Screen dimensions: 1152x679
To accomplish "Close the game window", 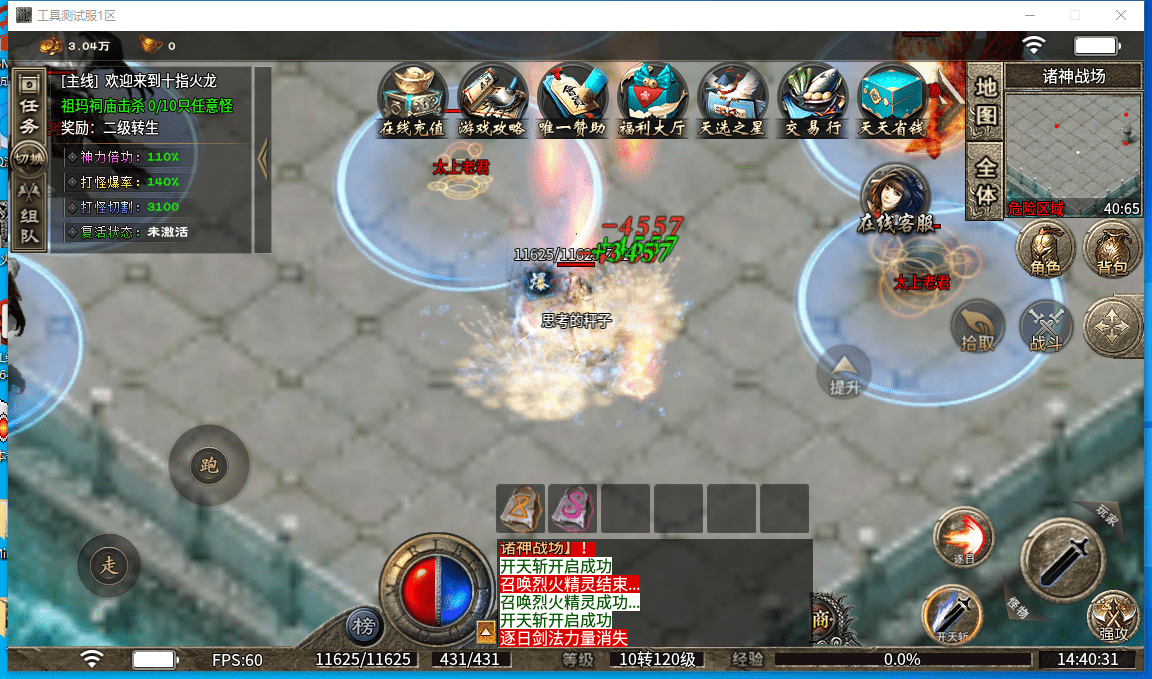I will pyautogui.click(x=1121, y=15).
